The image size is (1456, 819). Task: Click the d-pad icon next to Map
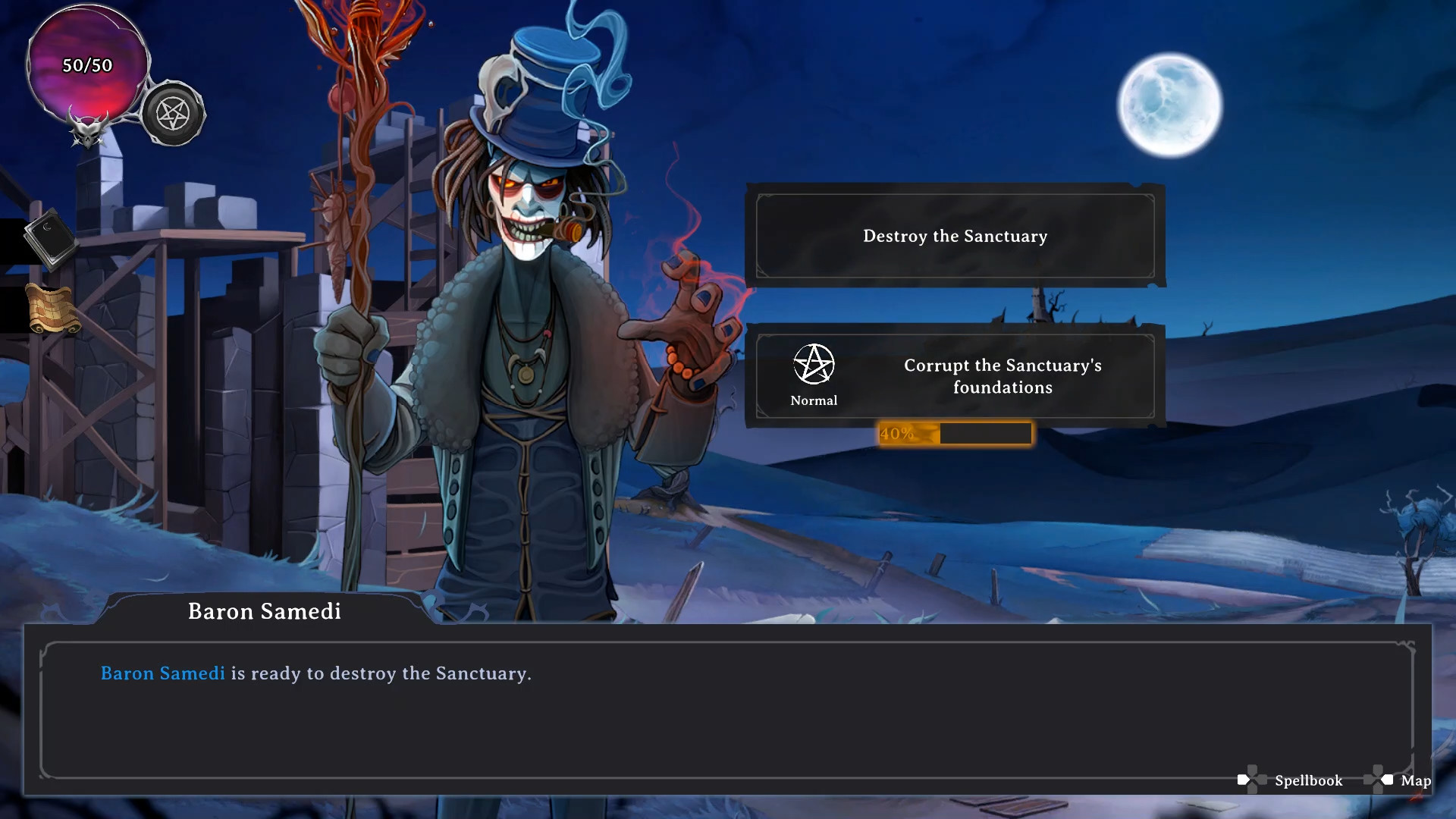(1379, 779)
